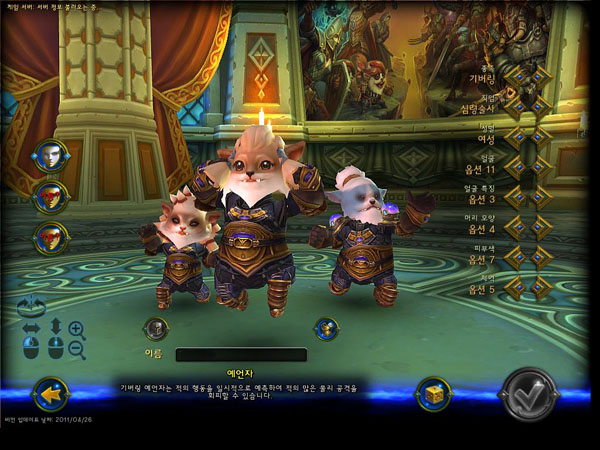600x450 pixels.
Task: Choose the next skin color option
Action: coord(540,257)
